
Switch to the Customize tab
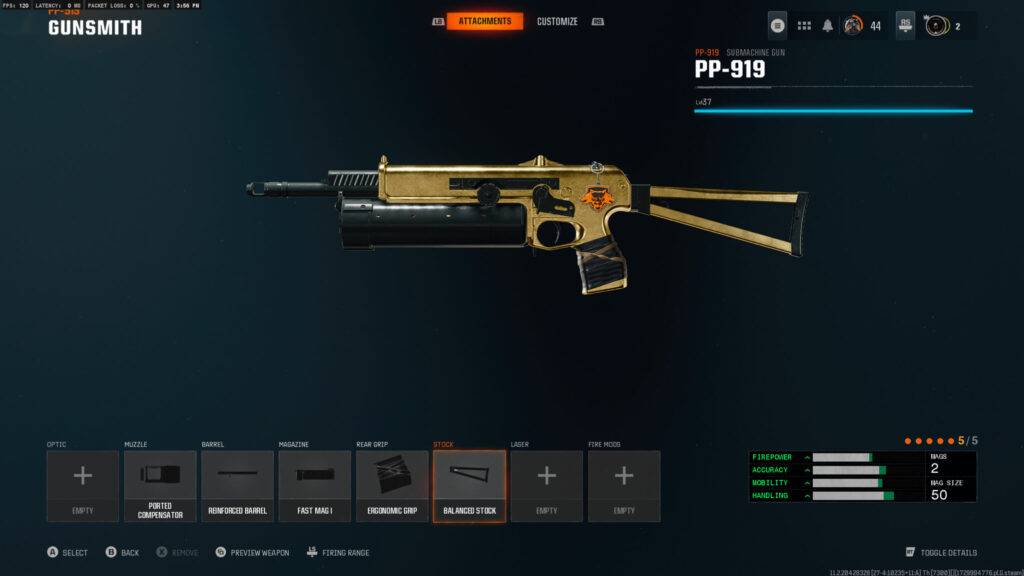556,21
